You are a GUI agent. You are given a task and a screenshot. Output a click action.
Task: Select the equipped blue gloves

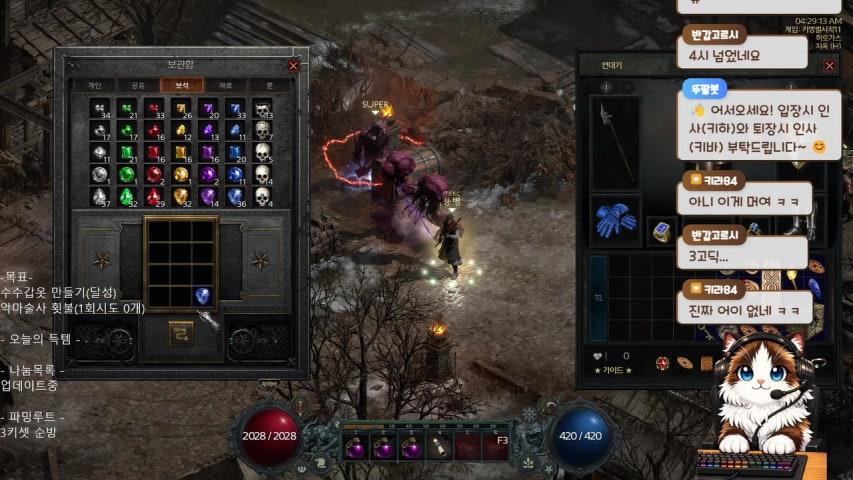coord(616,222)
